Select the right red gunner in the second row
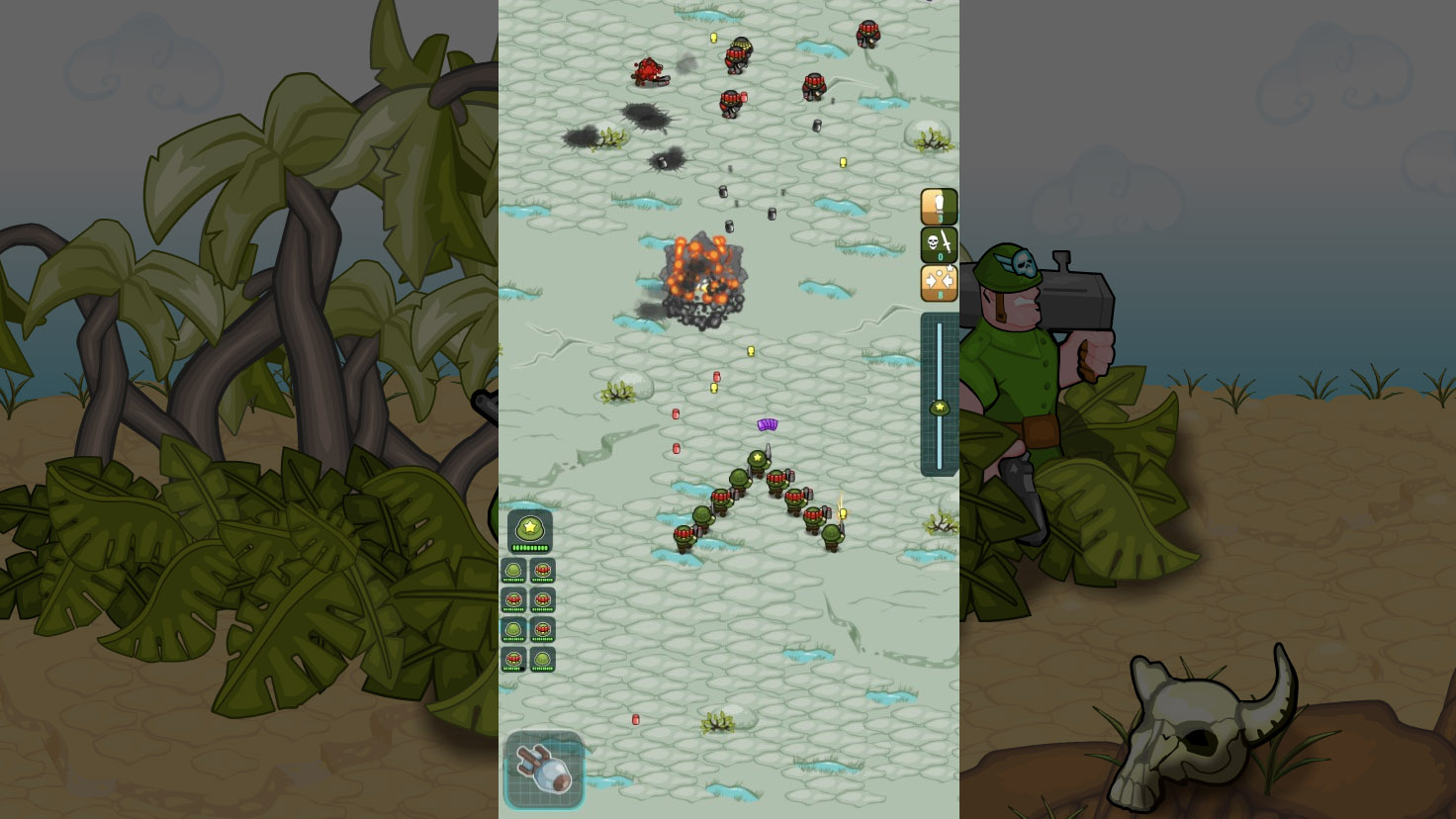Image resolution: width=1456 pixels, height=819 pixels. 541,599
